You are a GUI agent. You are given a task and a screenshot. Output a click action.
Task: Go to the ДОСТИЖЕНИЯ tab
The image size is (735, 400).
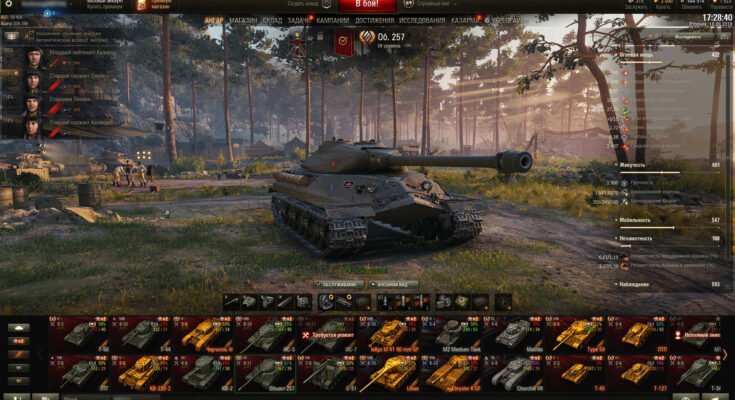[x=373, y=20]
